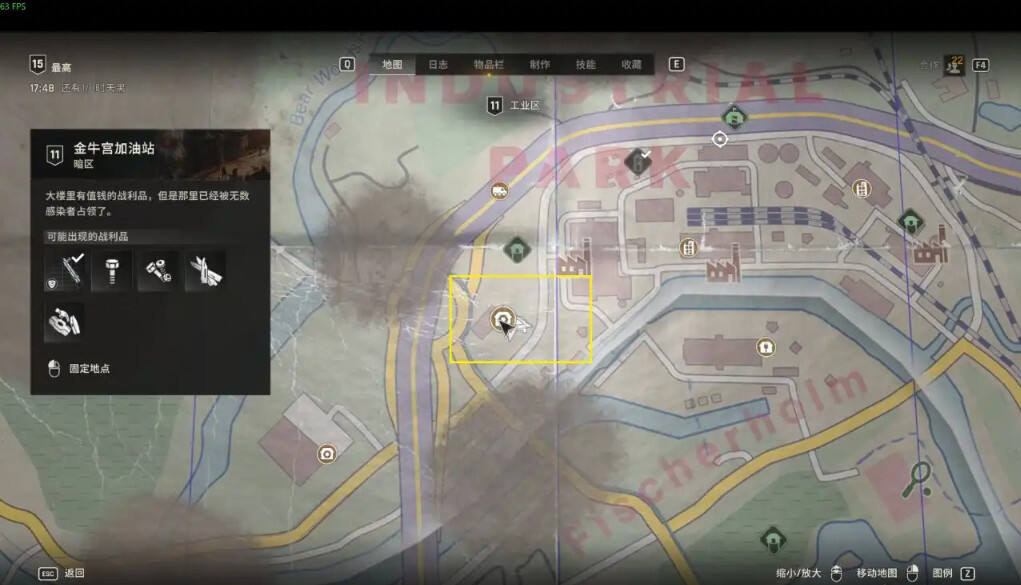Click the horseshoe arch marker south of the canal
This screenshot has width=1021, height=585.
pos(766,347)
